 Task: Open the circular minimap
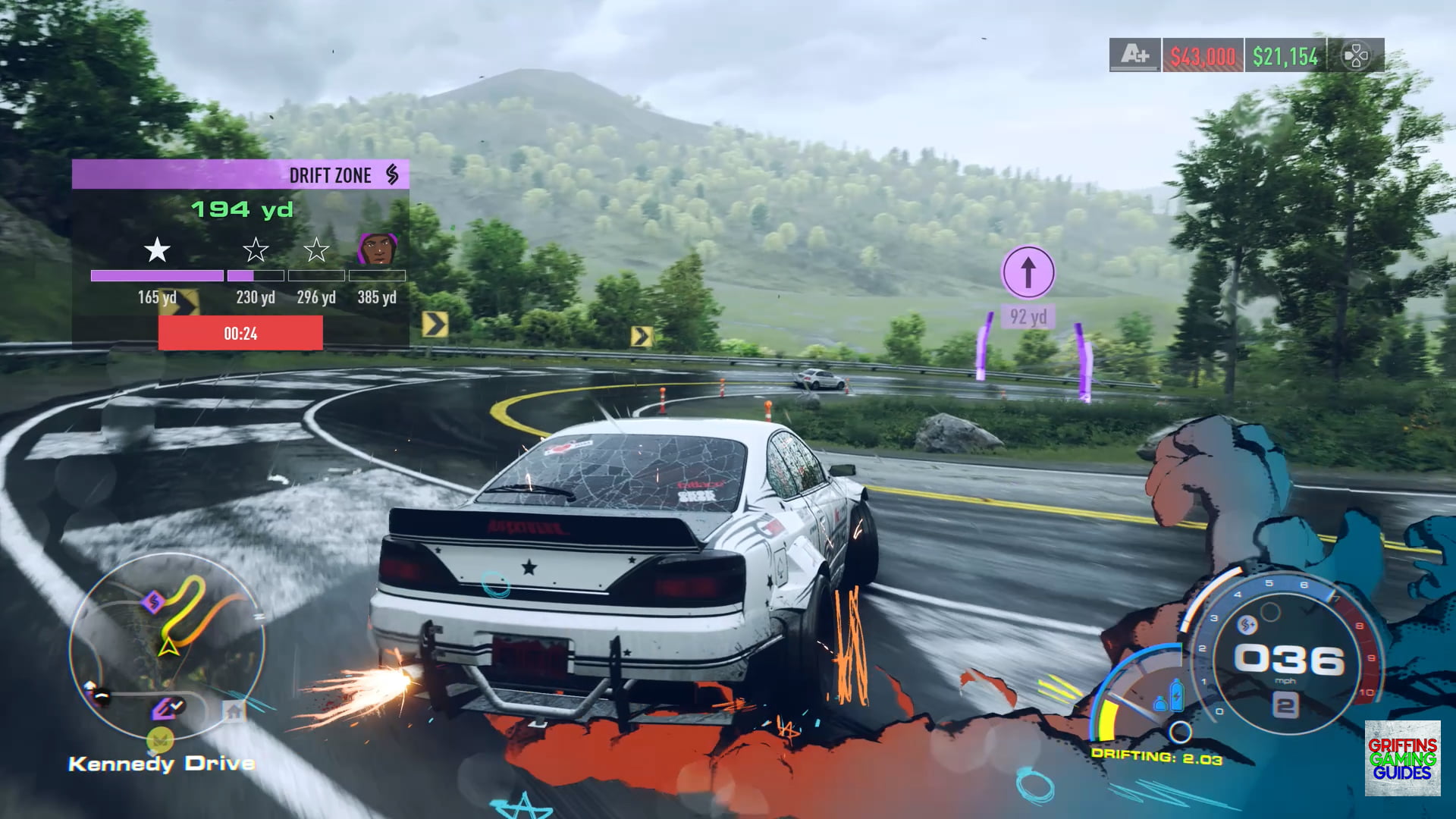pos(167,645)
